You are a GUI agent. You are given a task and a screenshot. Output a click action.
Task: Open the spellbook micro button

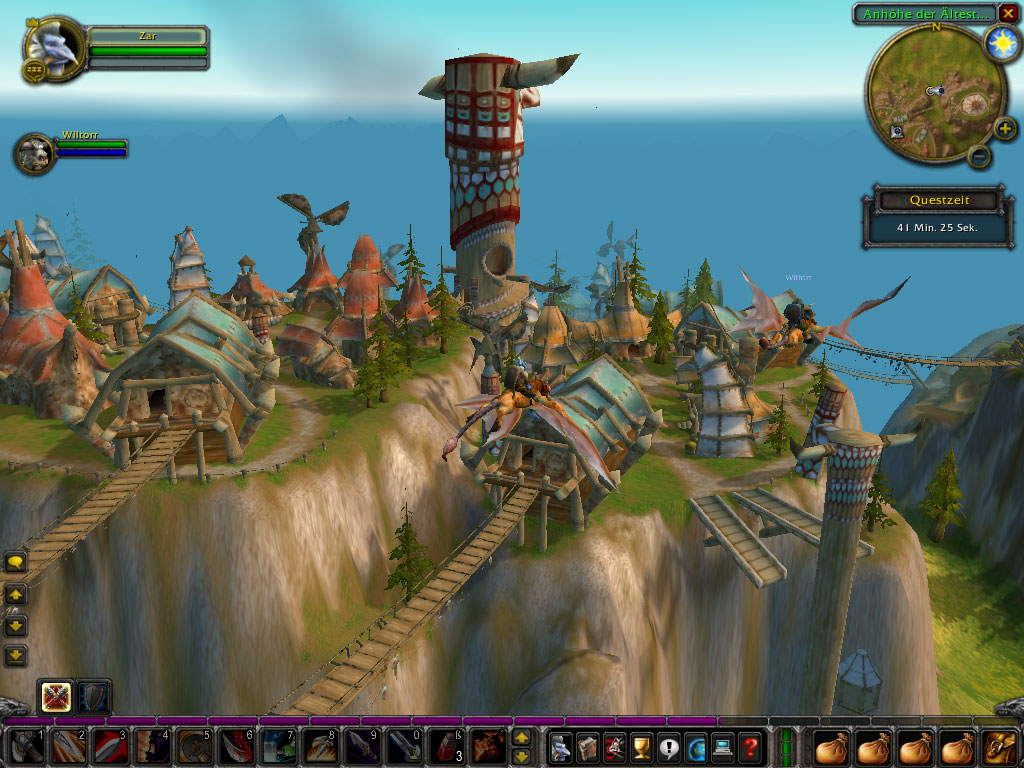[x=588, y=747]
